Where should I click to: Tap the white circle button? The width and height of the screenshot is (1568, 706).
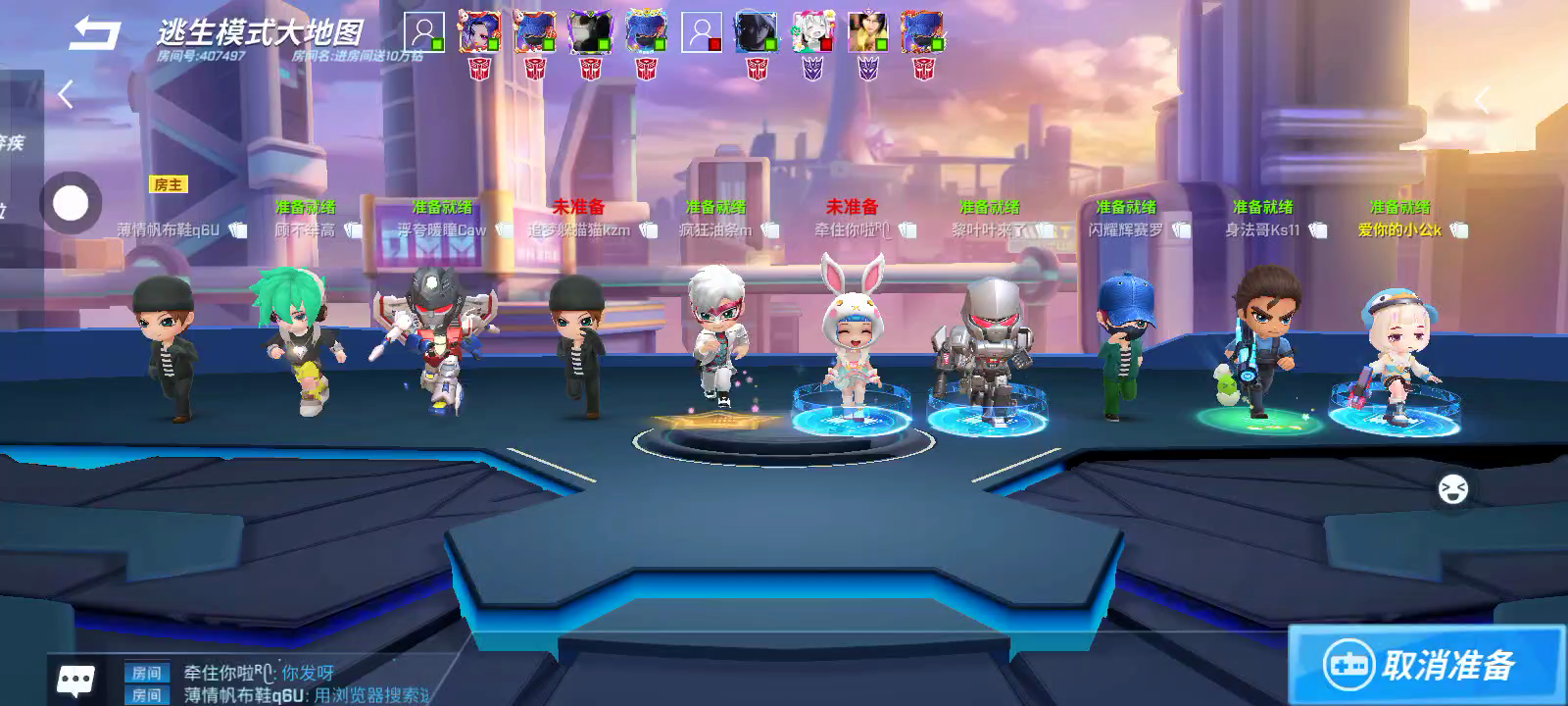click(x=71, y=204)
